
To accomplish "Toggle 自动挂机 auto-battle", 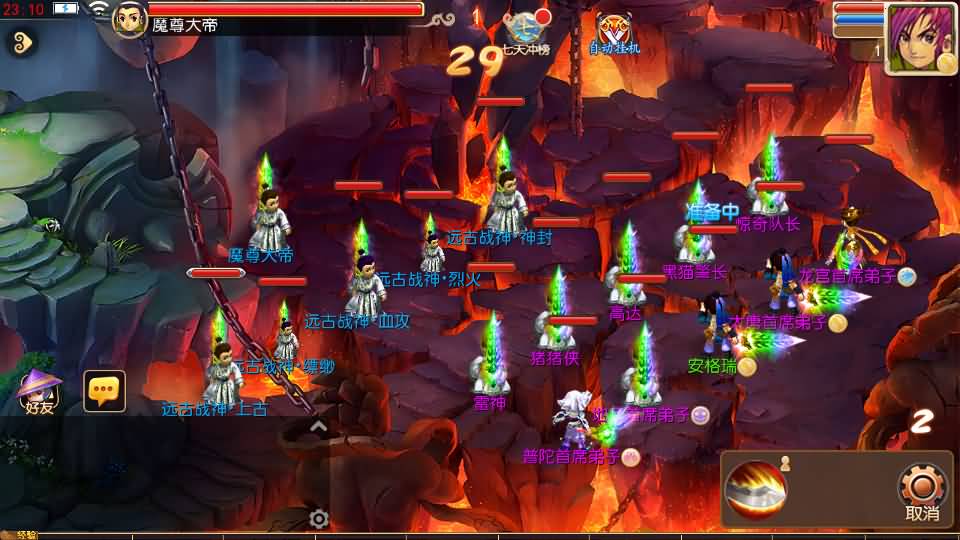I will pyautogui.click(x=614, y=33).
